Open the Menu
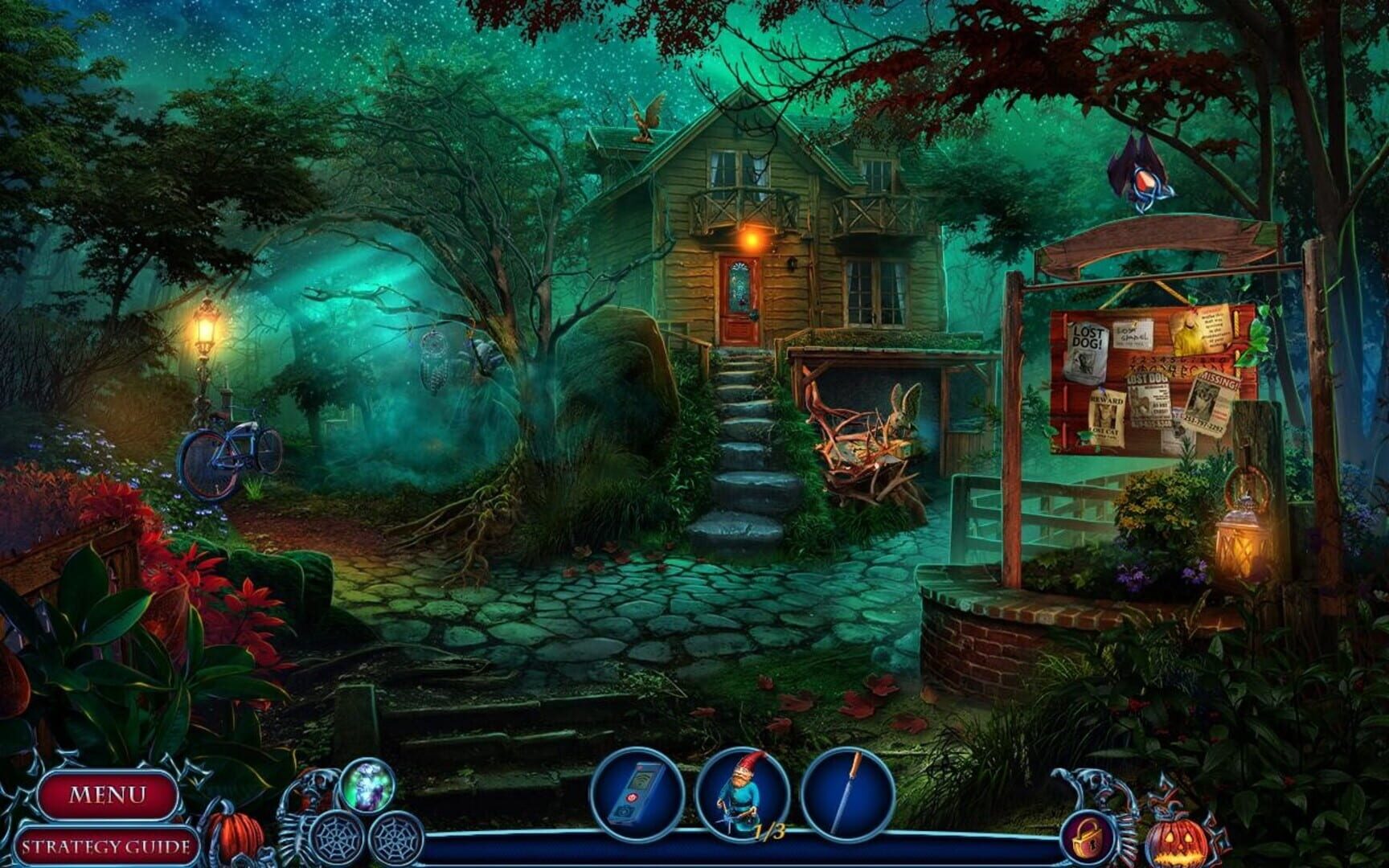Screen dimensions: 1389x868 click(111, 792)
